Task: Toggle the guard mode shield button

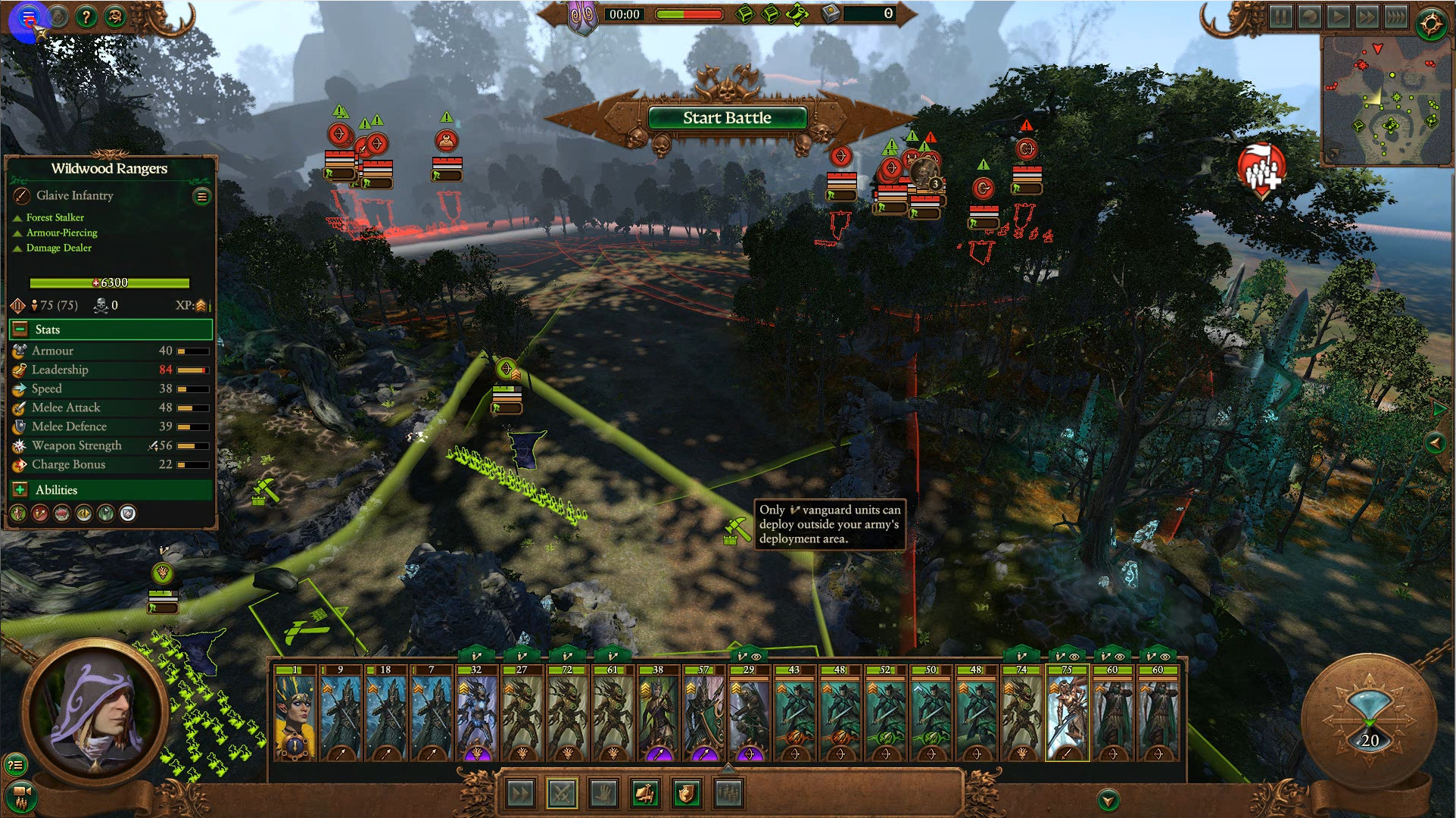Action: click(686, 794)
